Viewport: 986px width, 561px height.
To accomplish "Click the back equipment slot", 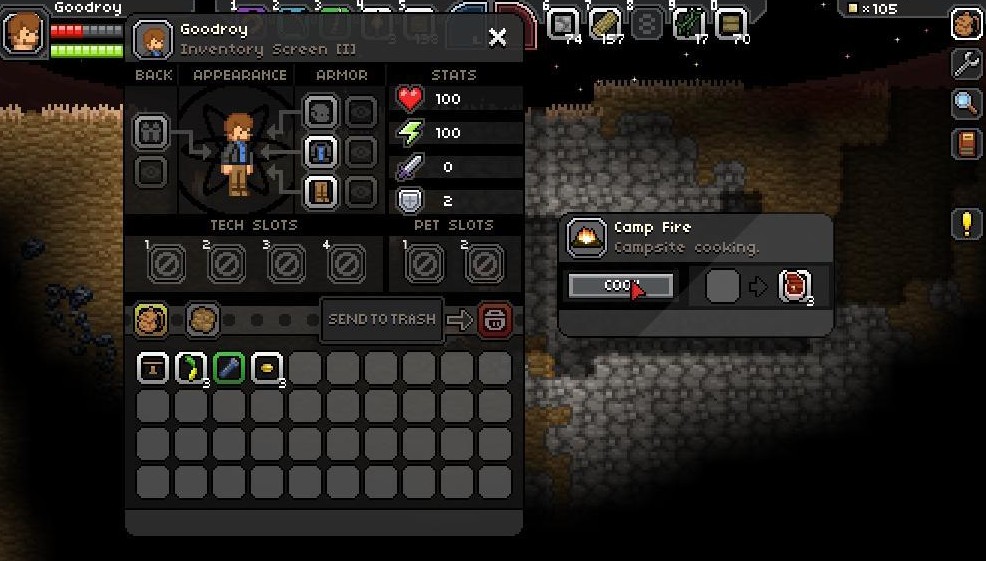I will (x=151, y=132).
